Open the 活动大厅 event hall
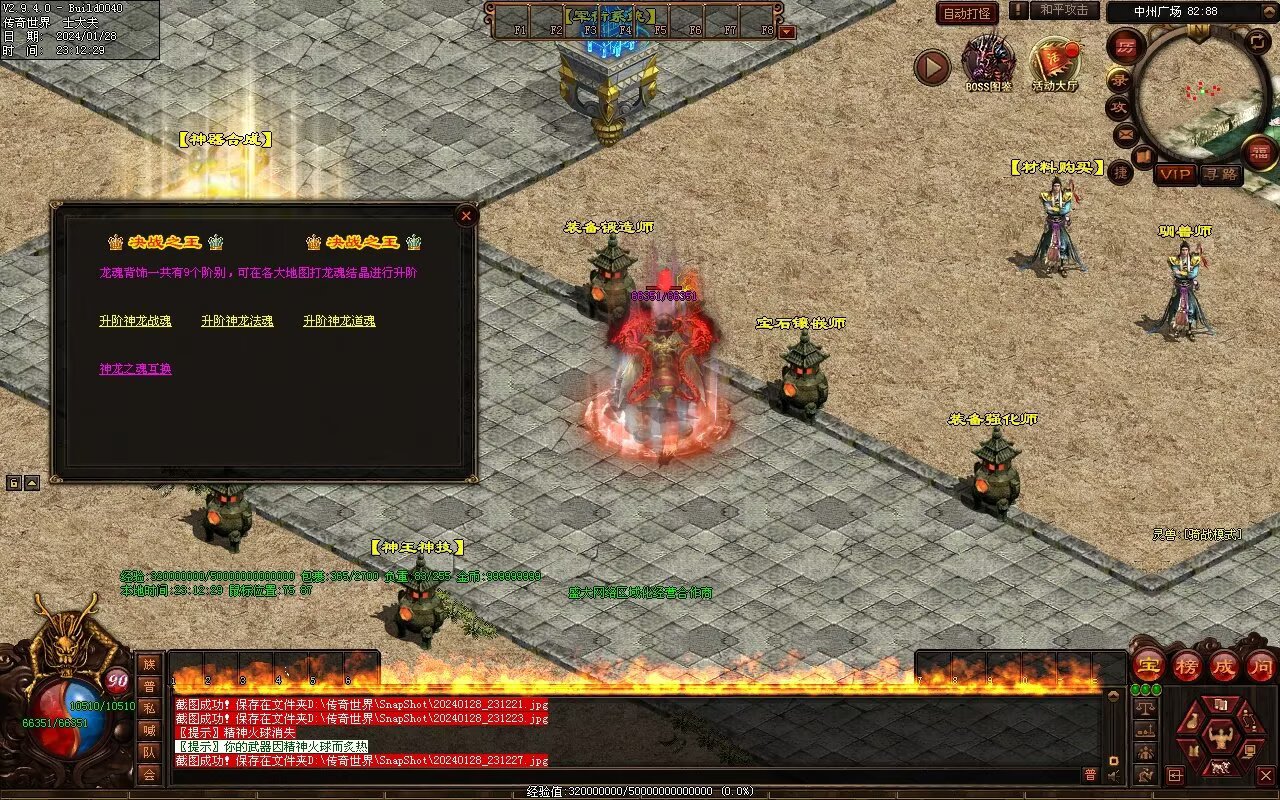The image size is (1280, 800). tap(1055, 64)
